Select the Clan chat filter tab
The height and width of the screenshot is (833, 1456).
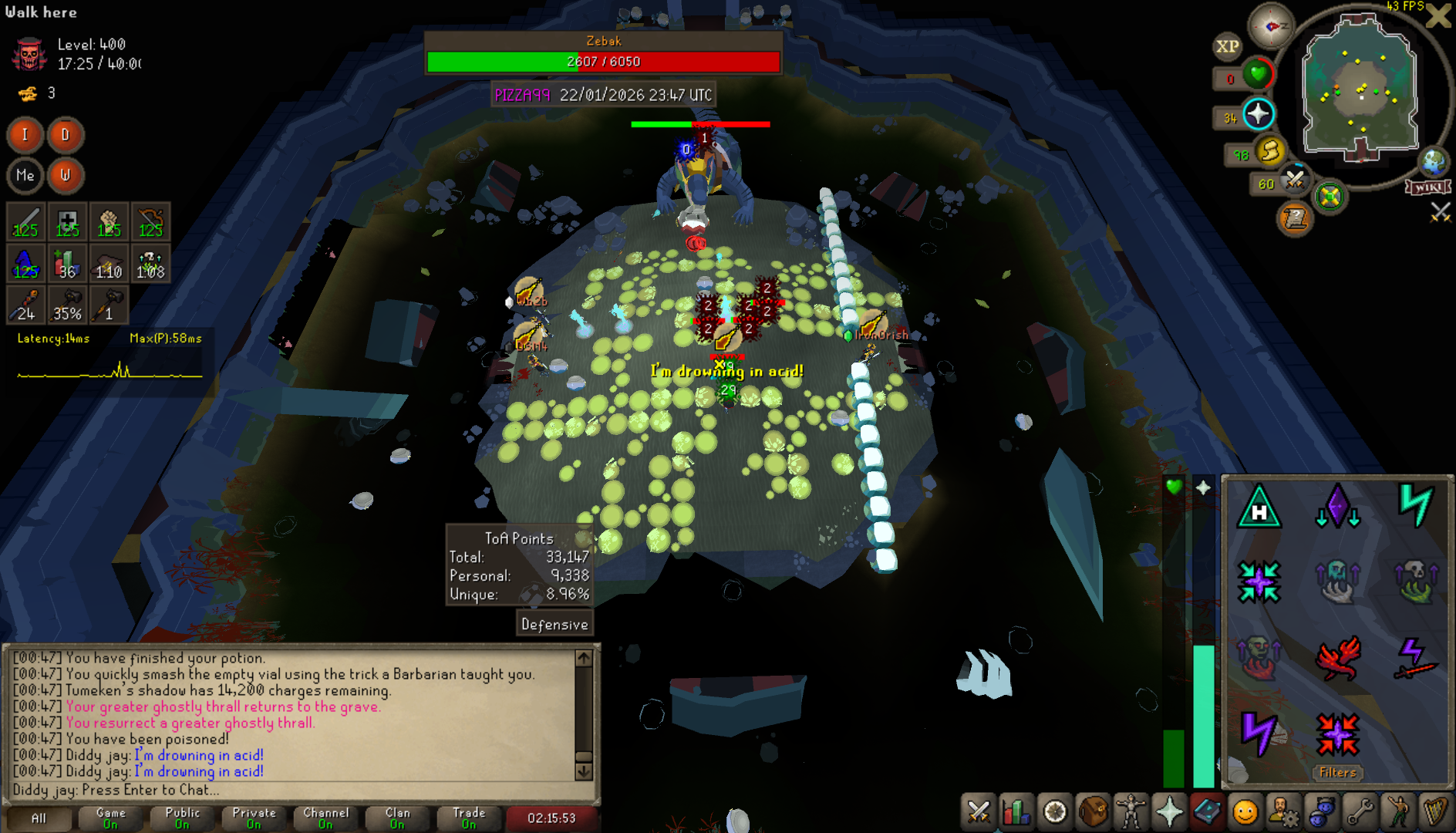(x=397, y=818)
